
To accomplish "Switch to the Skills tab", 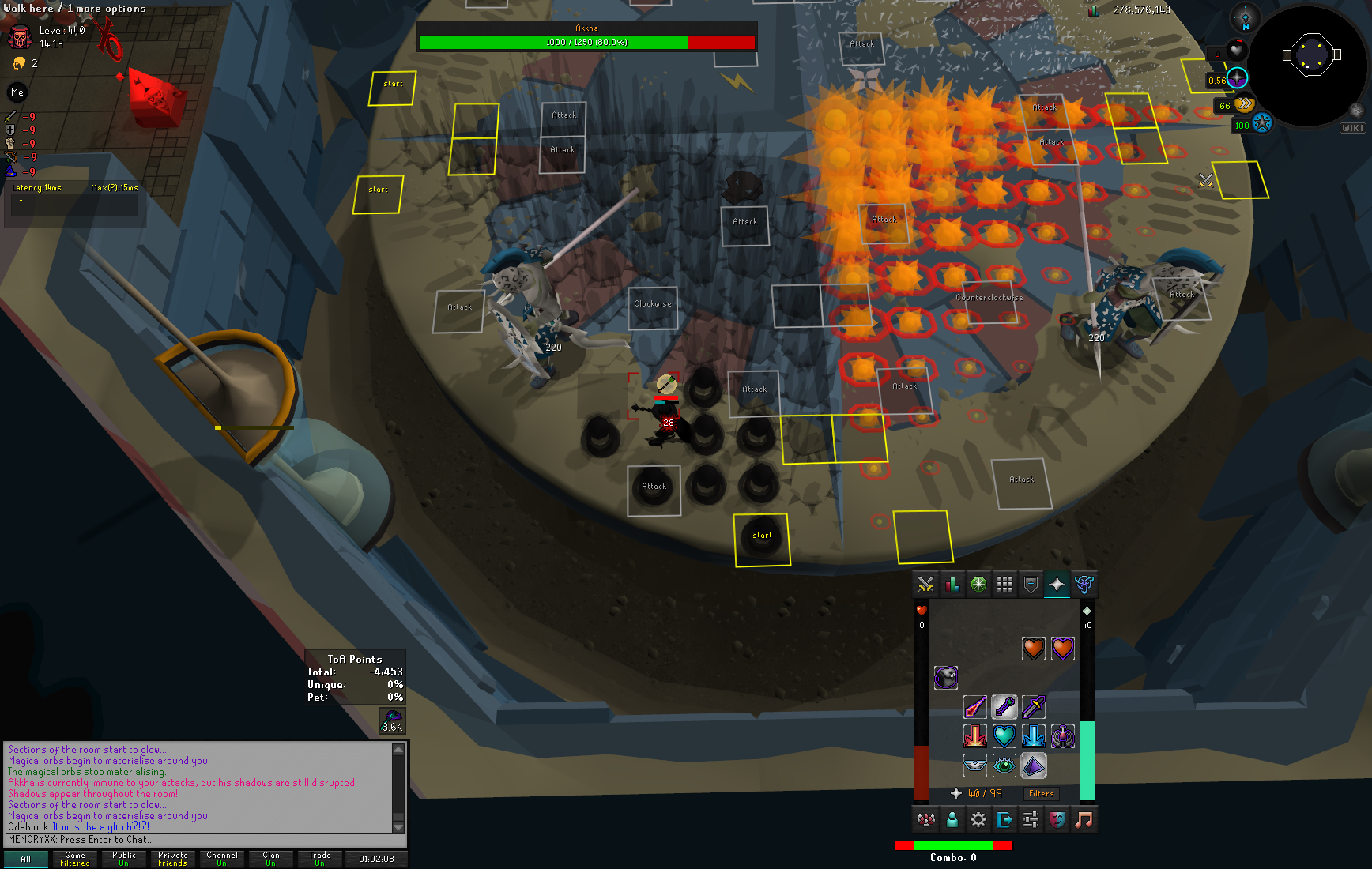I will (952, 585).
